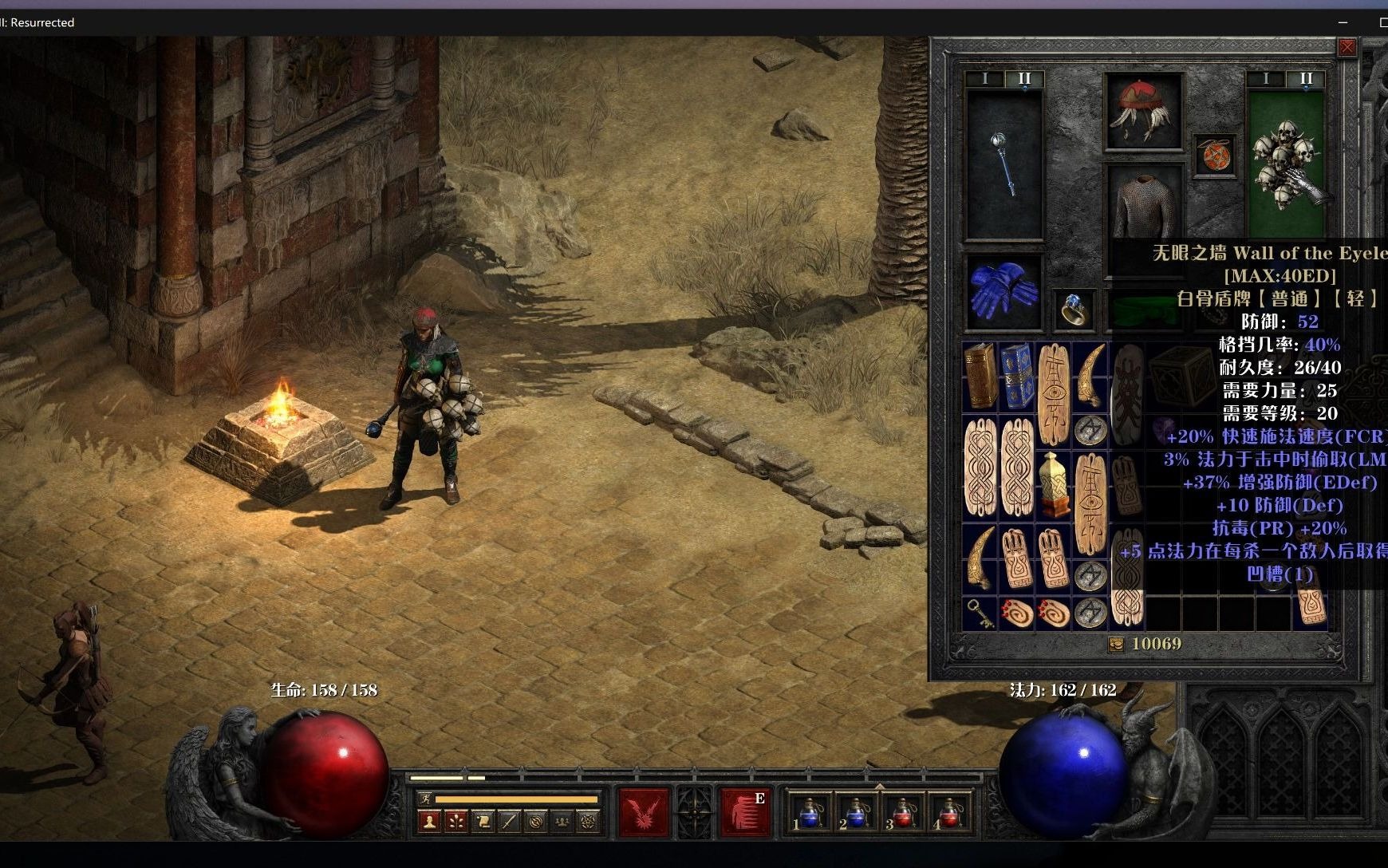Screen dimensions: 1388x868
Task: Open the character sheet button
Action: tap(429, 820)
